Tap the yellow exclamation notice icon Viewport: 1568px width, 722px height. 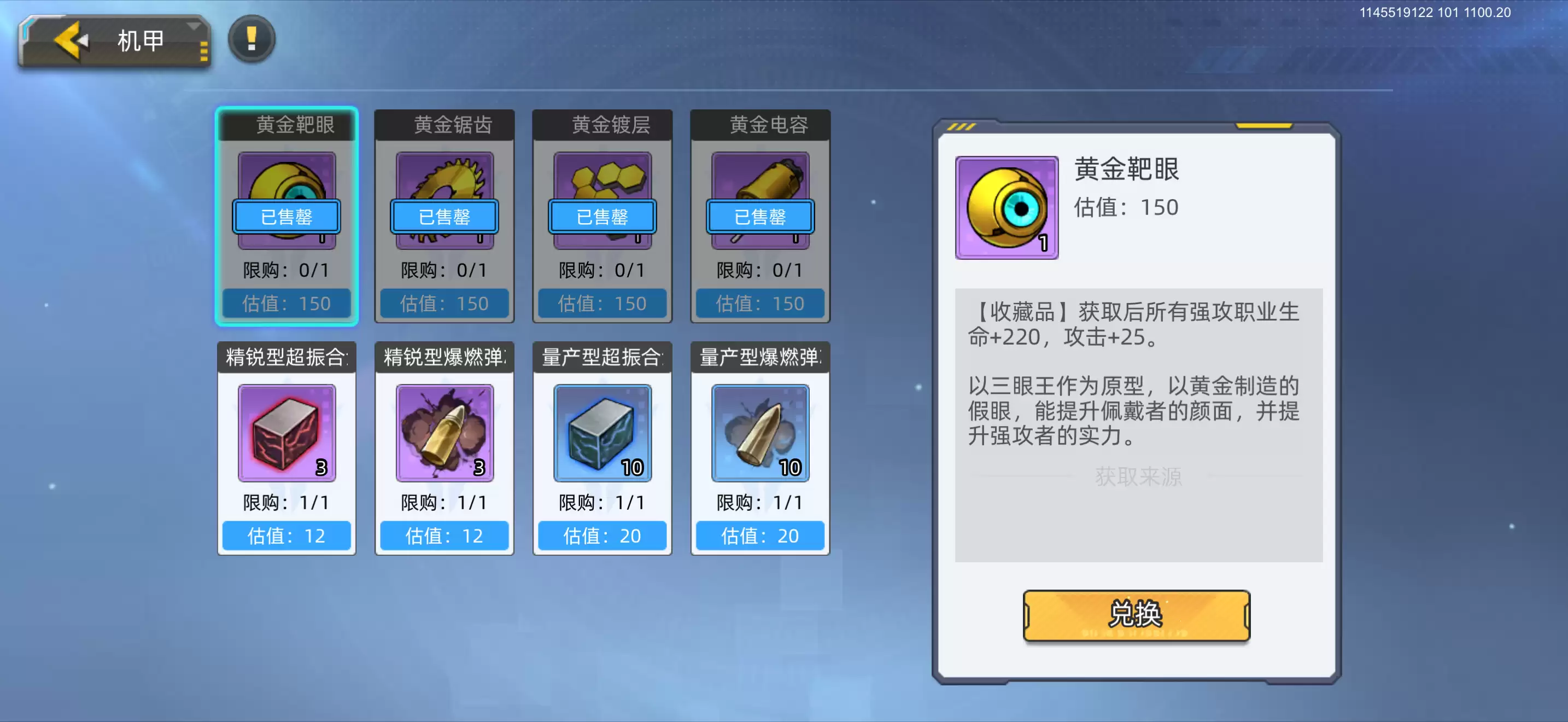[x=251, y=38]
